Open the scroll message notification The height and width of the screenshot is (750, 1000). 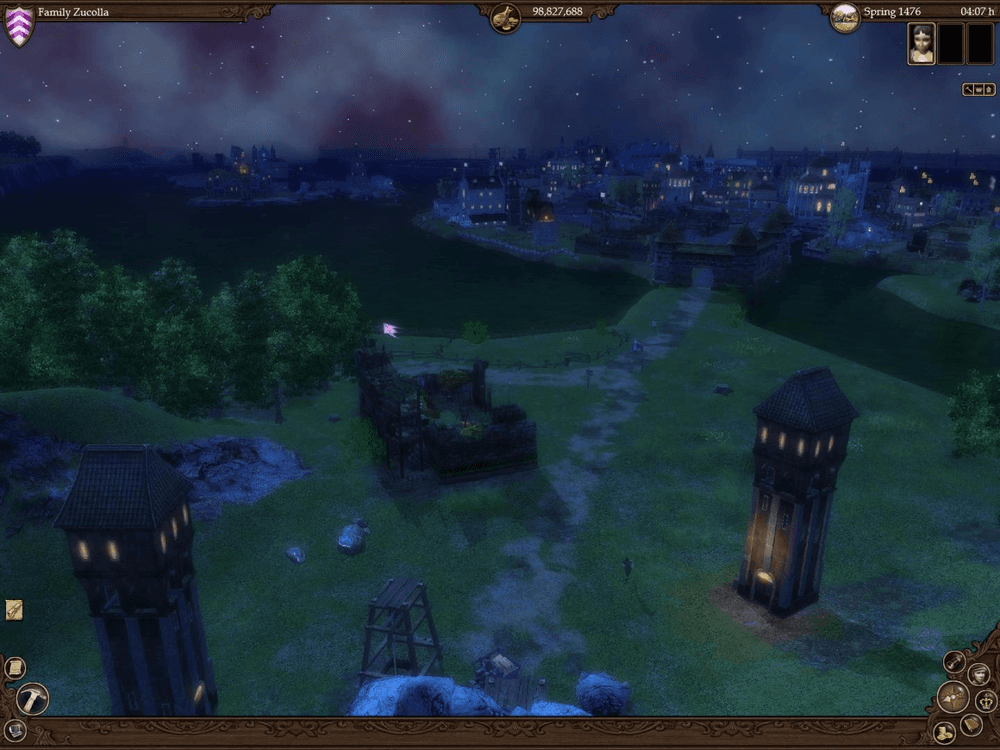[14, 609]
